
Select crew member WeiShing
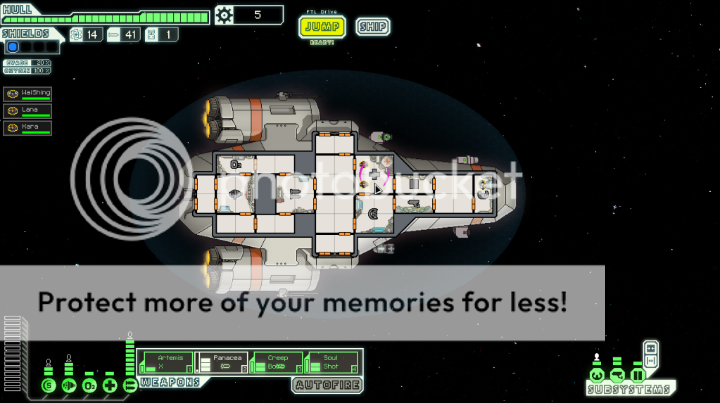[28, 94]
